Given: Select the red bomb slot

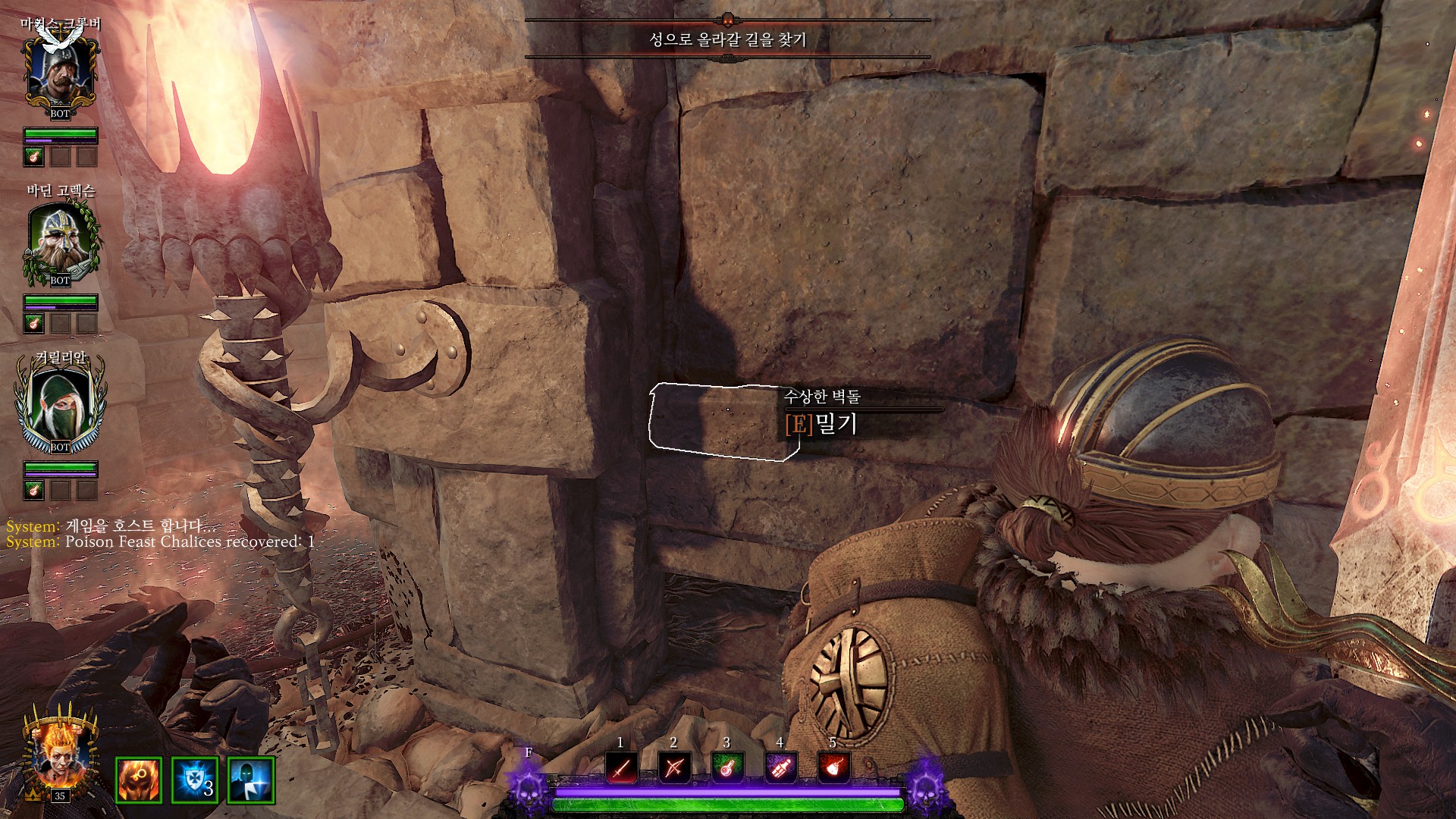Looking at the screenshot, I should [833, 768].
